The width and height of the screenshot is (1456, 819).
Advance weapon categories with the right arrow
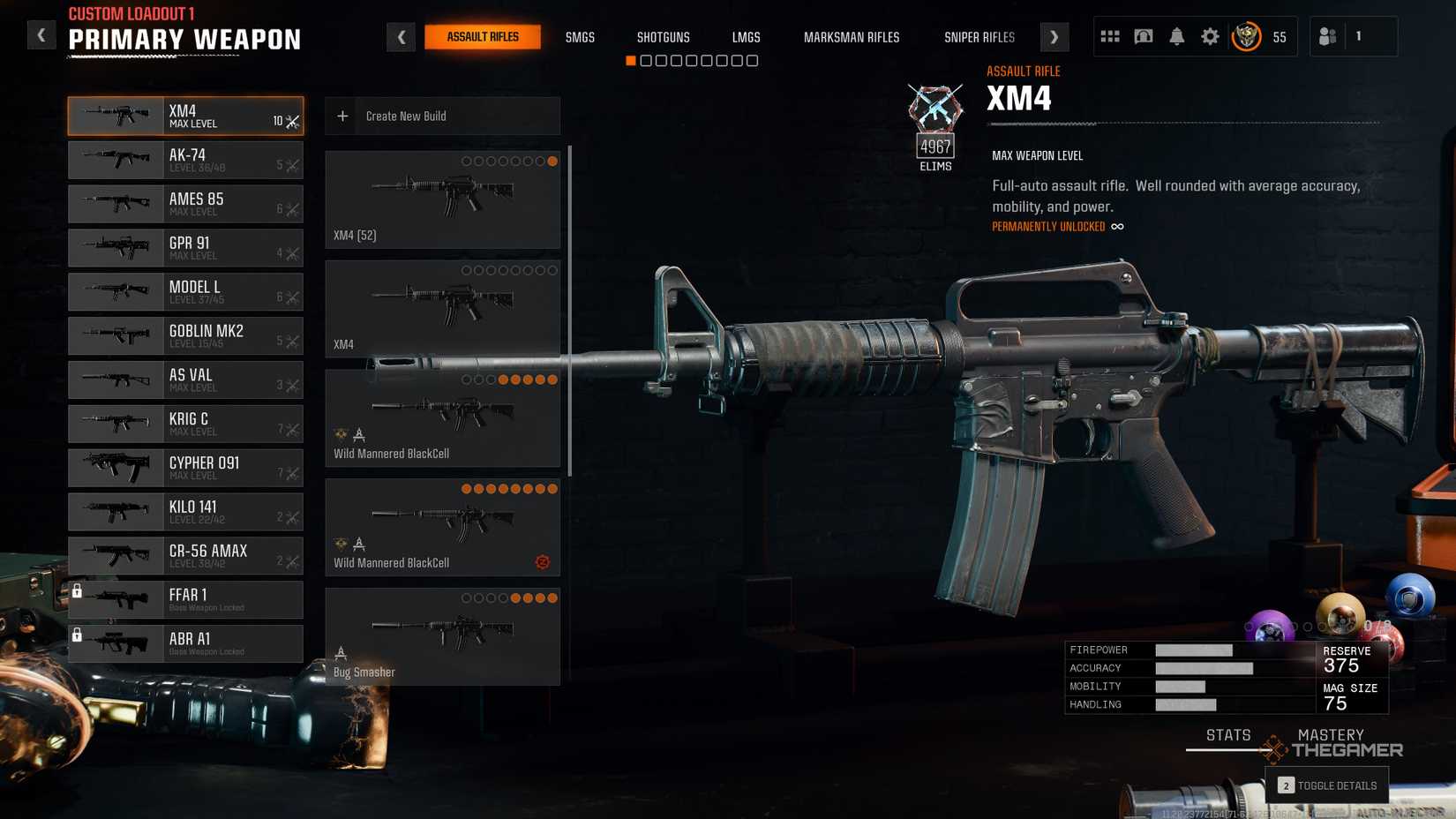pos(1054,37)
